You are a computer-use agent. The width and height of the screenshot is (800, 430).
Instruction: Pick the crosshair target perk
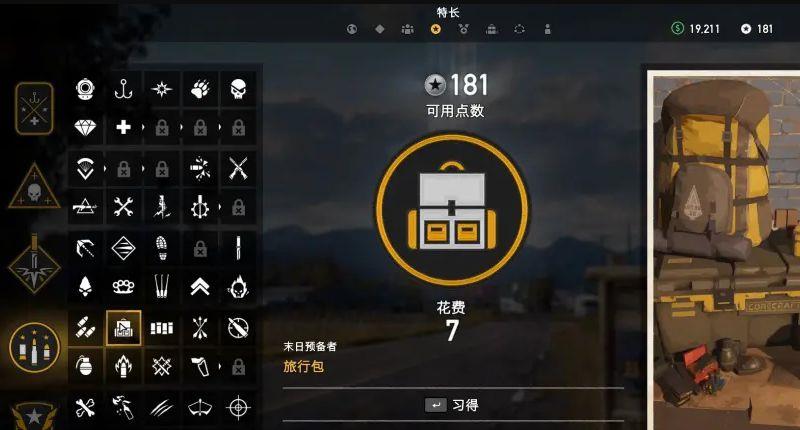pos(238,406)
